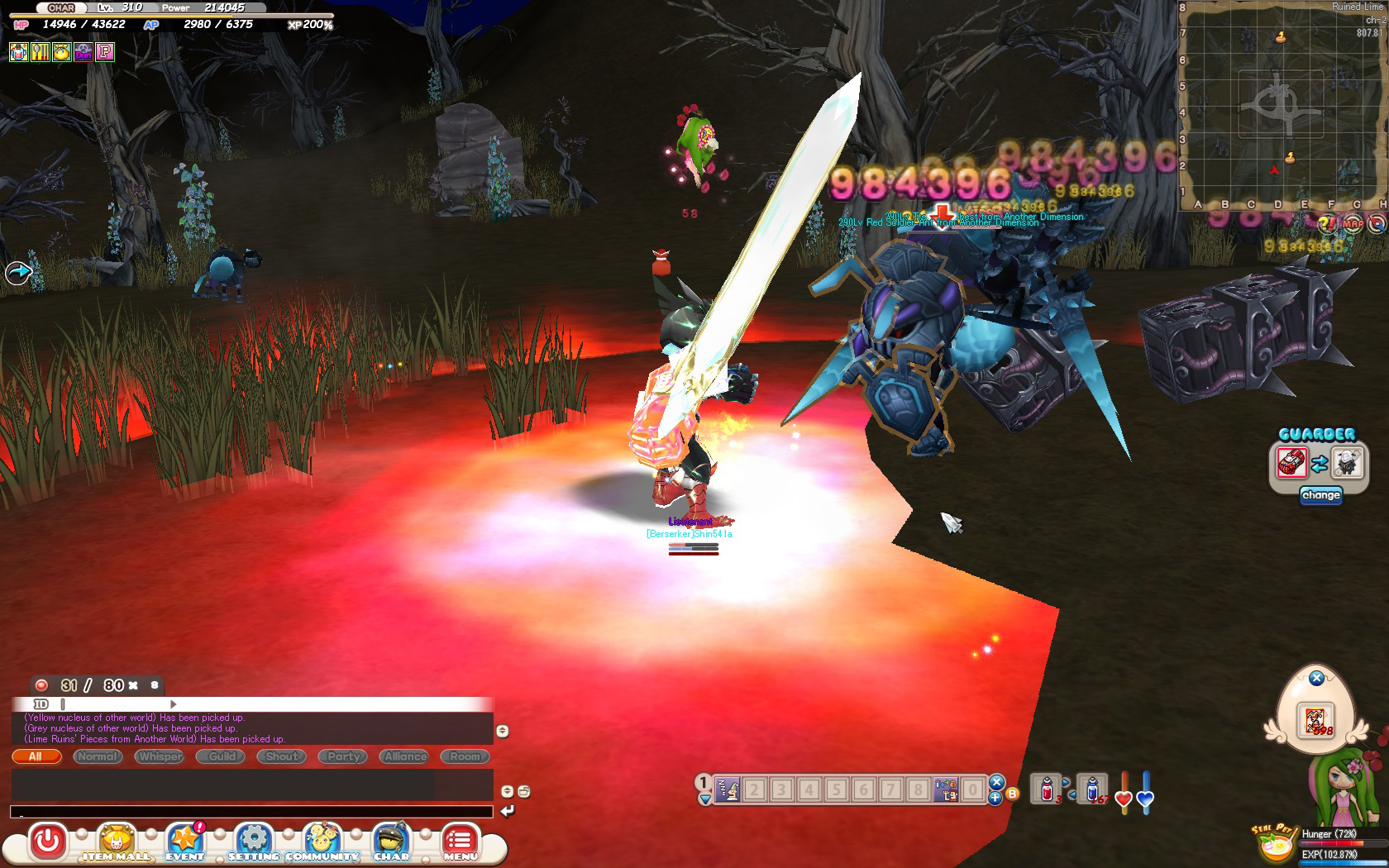Switch to the Guild chat tab

(x=222, y=756)
